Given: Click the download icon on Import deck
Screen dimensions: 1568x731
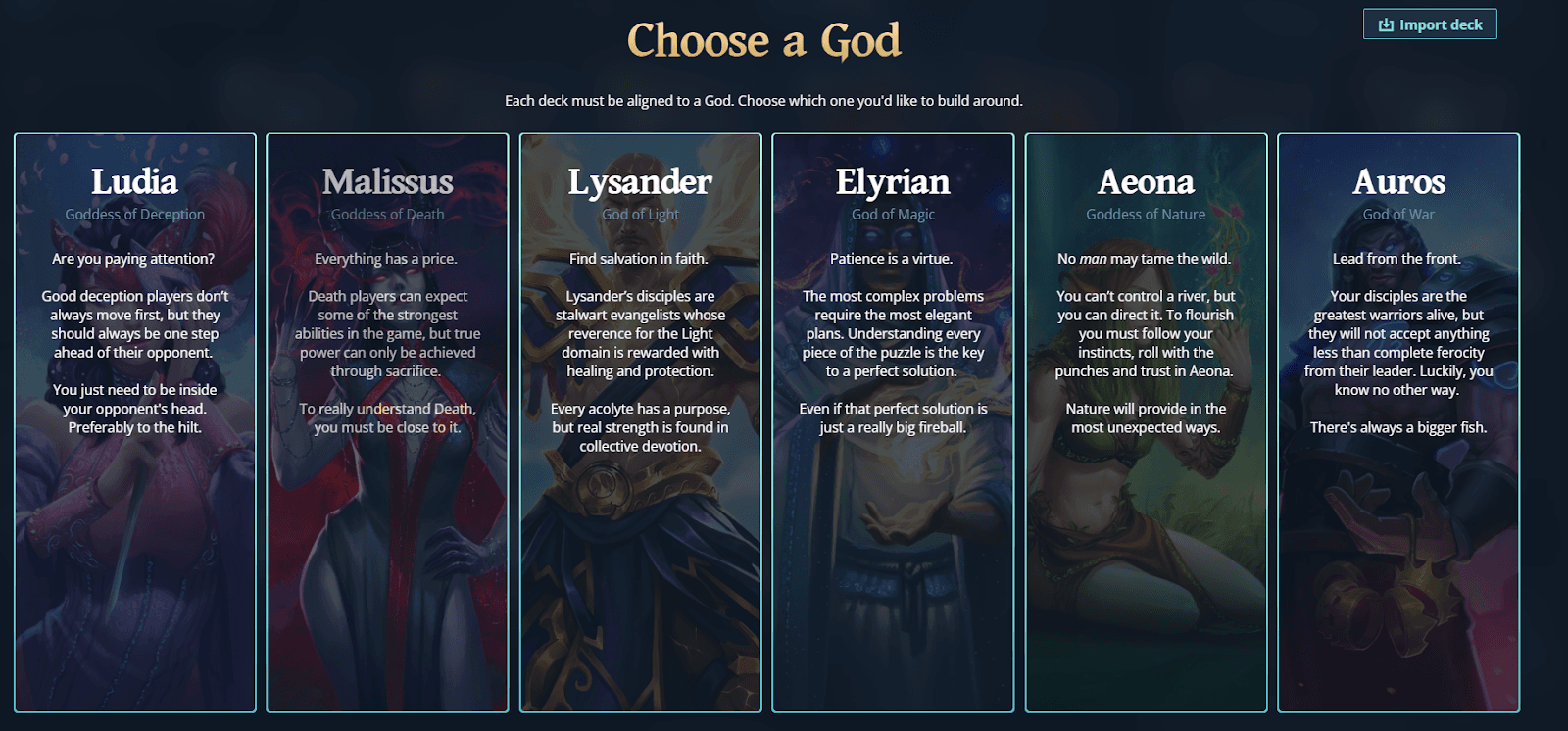Looking at the screenshot, I should click(1386, 24).
